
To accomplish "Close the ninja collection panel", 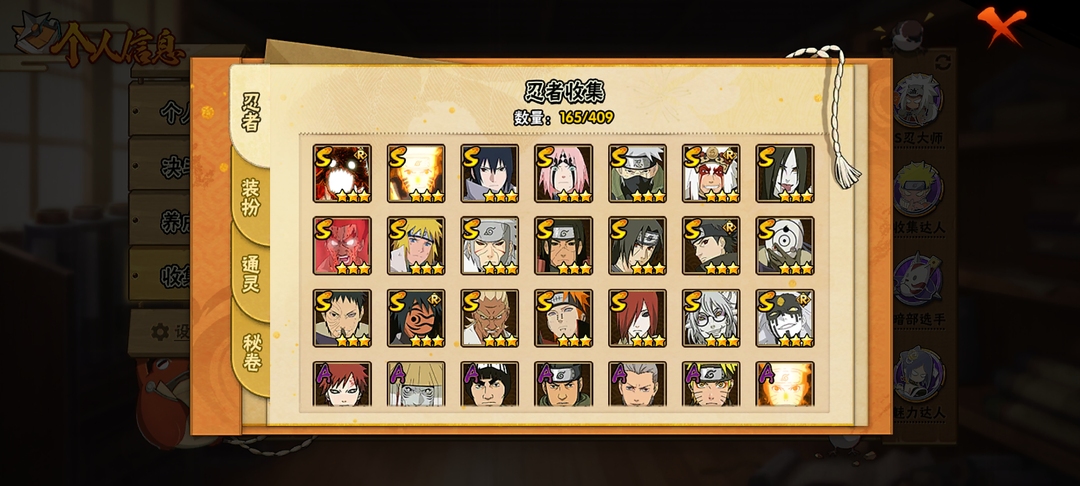I will click(1000, 25).
